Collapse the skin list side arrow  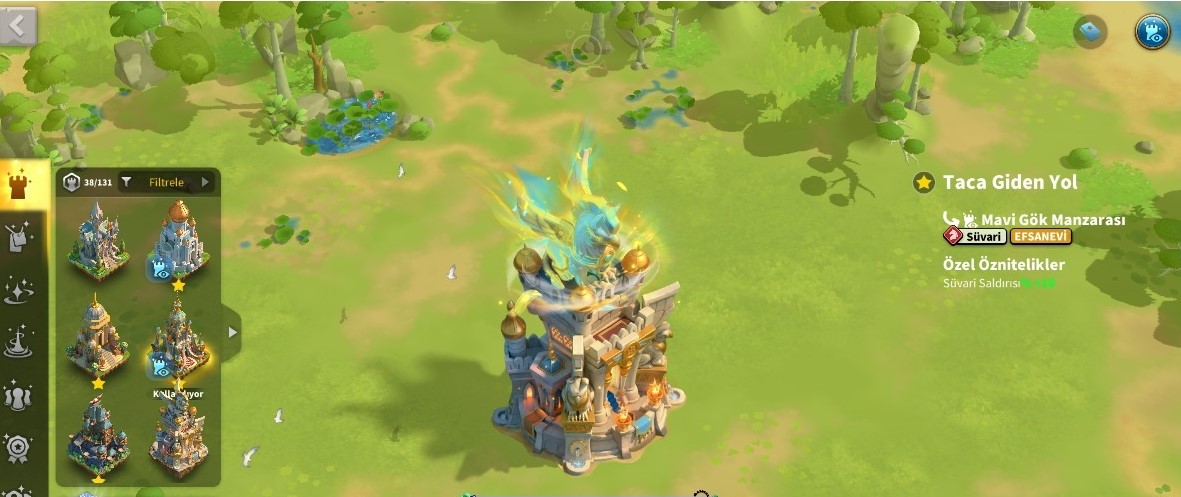click(x=232, y=331)
